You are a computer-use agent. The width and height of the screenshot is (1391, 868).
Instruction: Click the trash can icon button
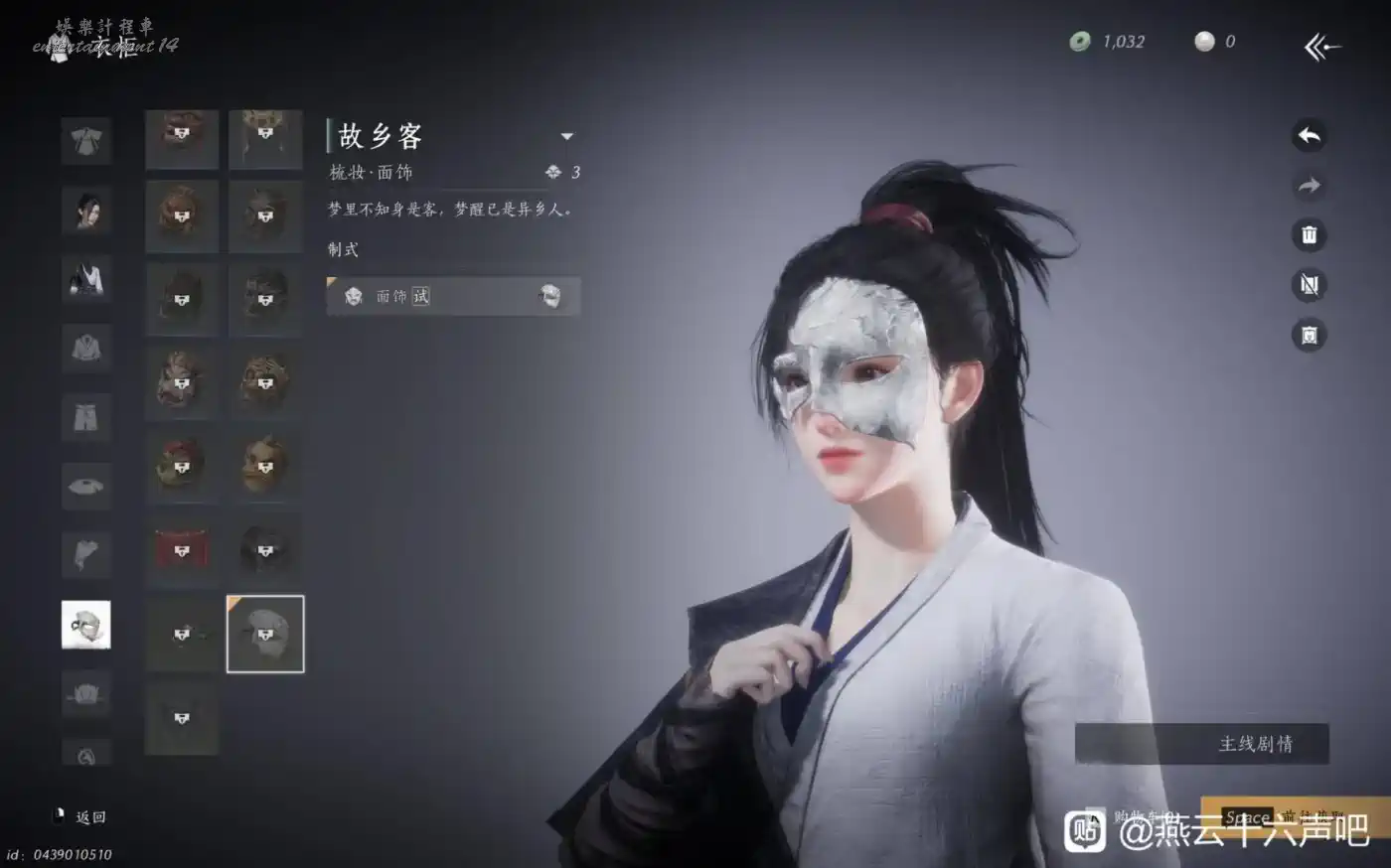click(1310, 235)
